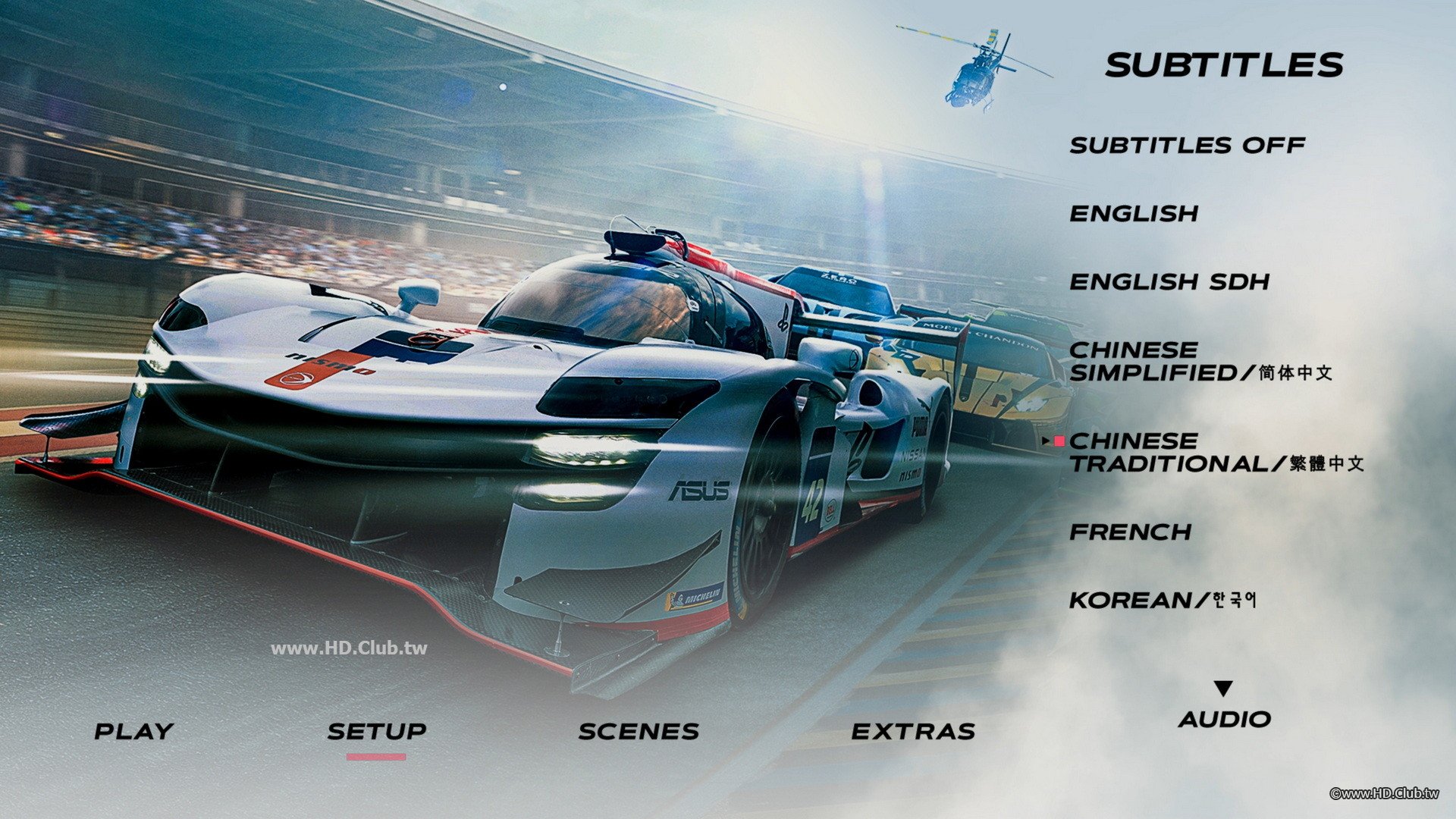The width and height of the screenshot is (1456, 819).
Task: Click the red underline beneath SETUP
Action: click(x=376, y=756)
